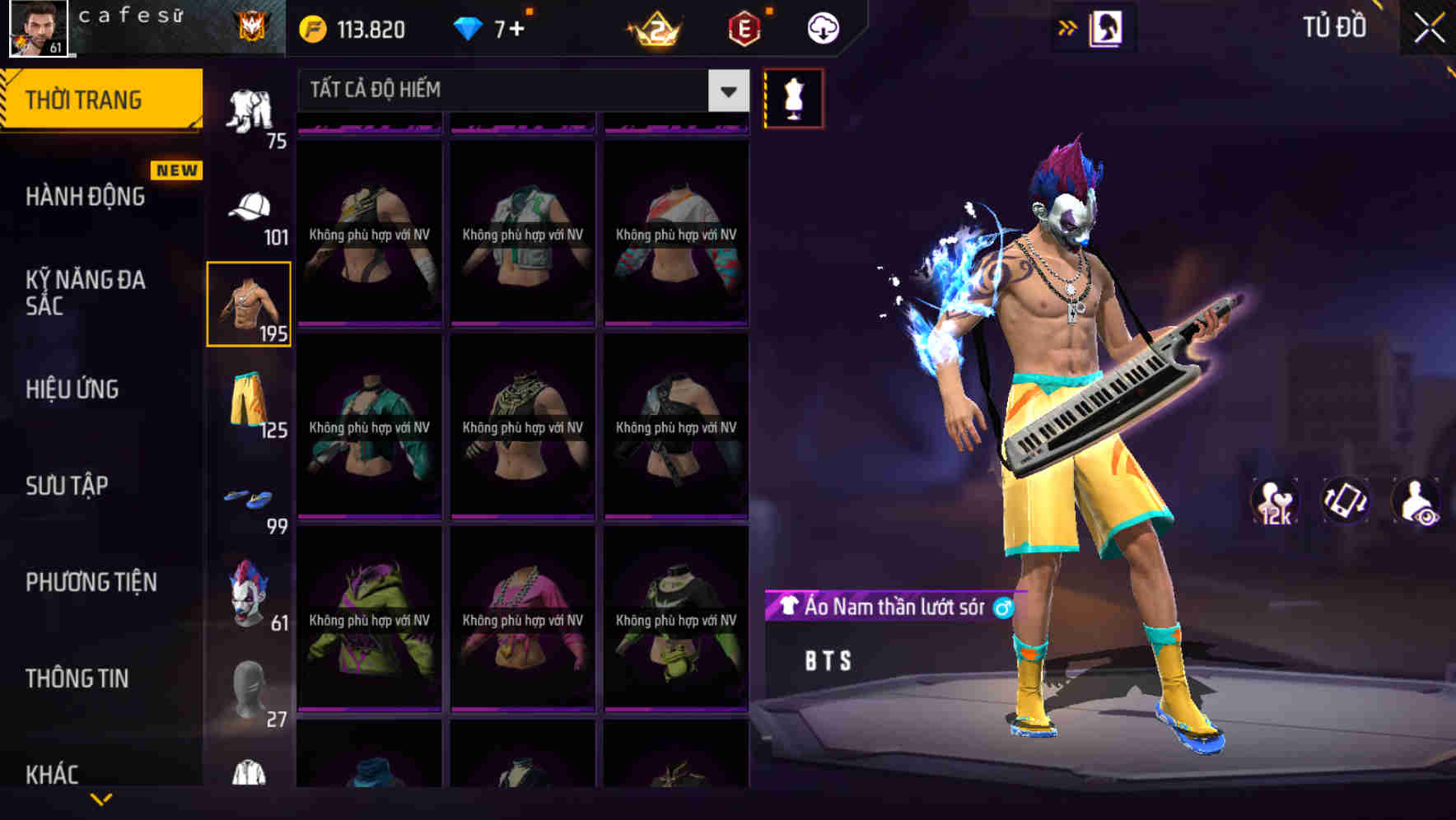Toggle the mannequin display mode
This screenshot has height=820, width=1456.
pyautogui.click(x=793, y=98)
